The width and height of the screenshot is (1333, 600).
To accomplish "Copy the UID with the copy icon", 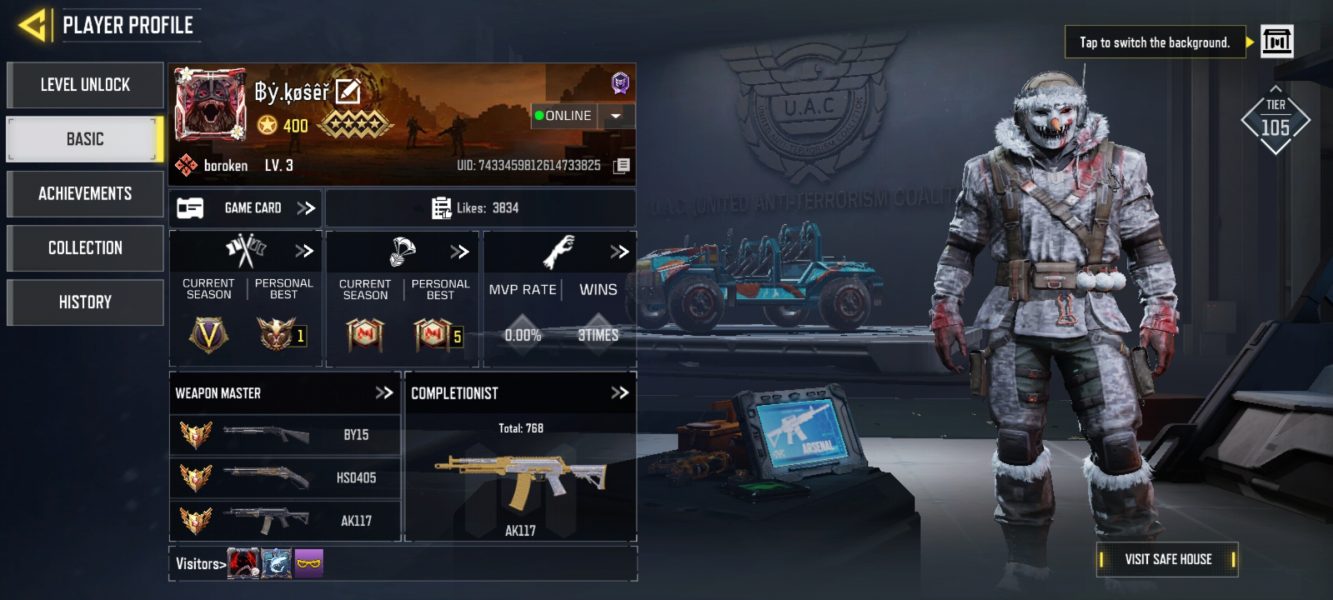I will coord(621,165).
